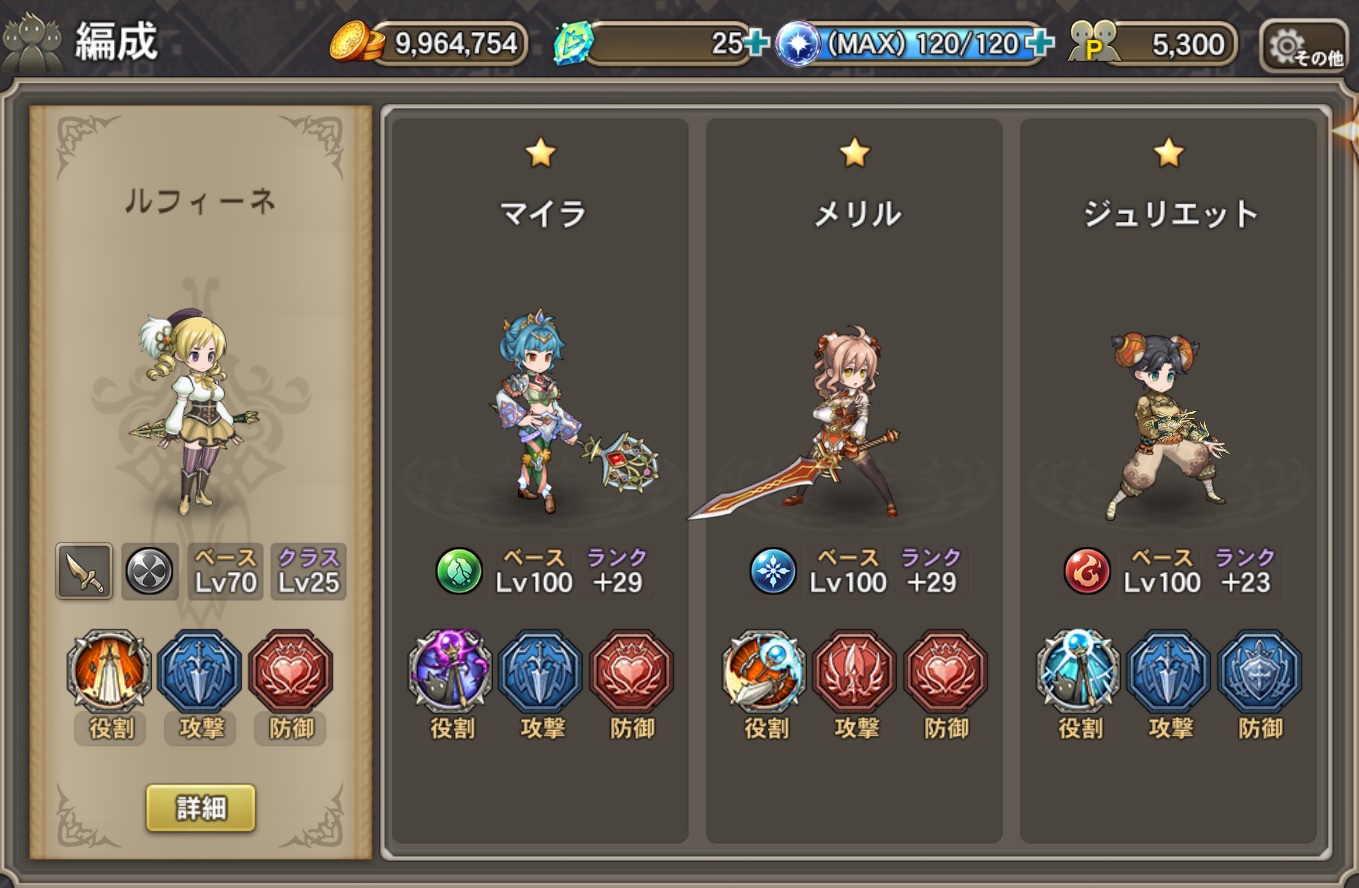Choose the メリル character card

tap(854, 400)
